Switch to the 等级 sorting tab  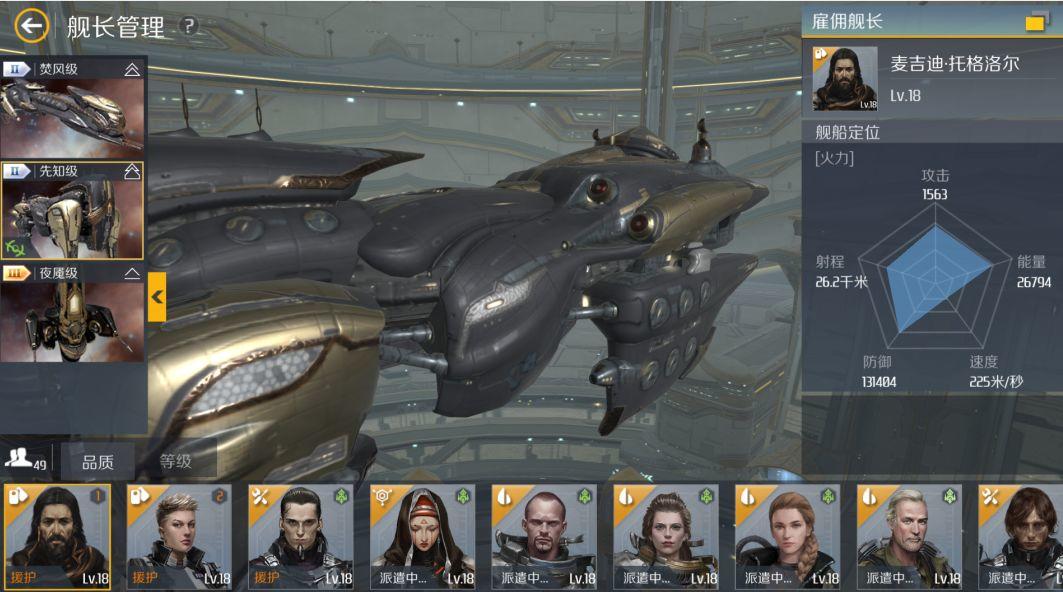click(176, 461)
